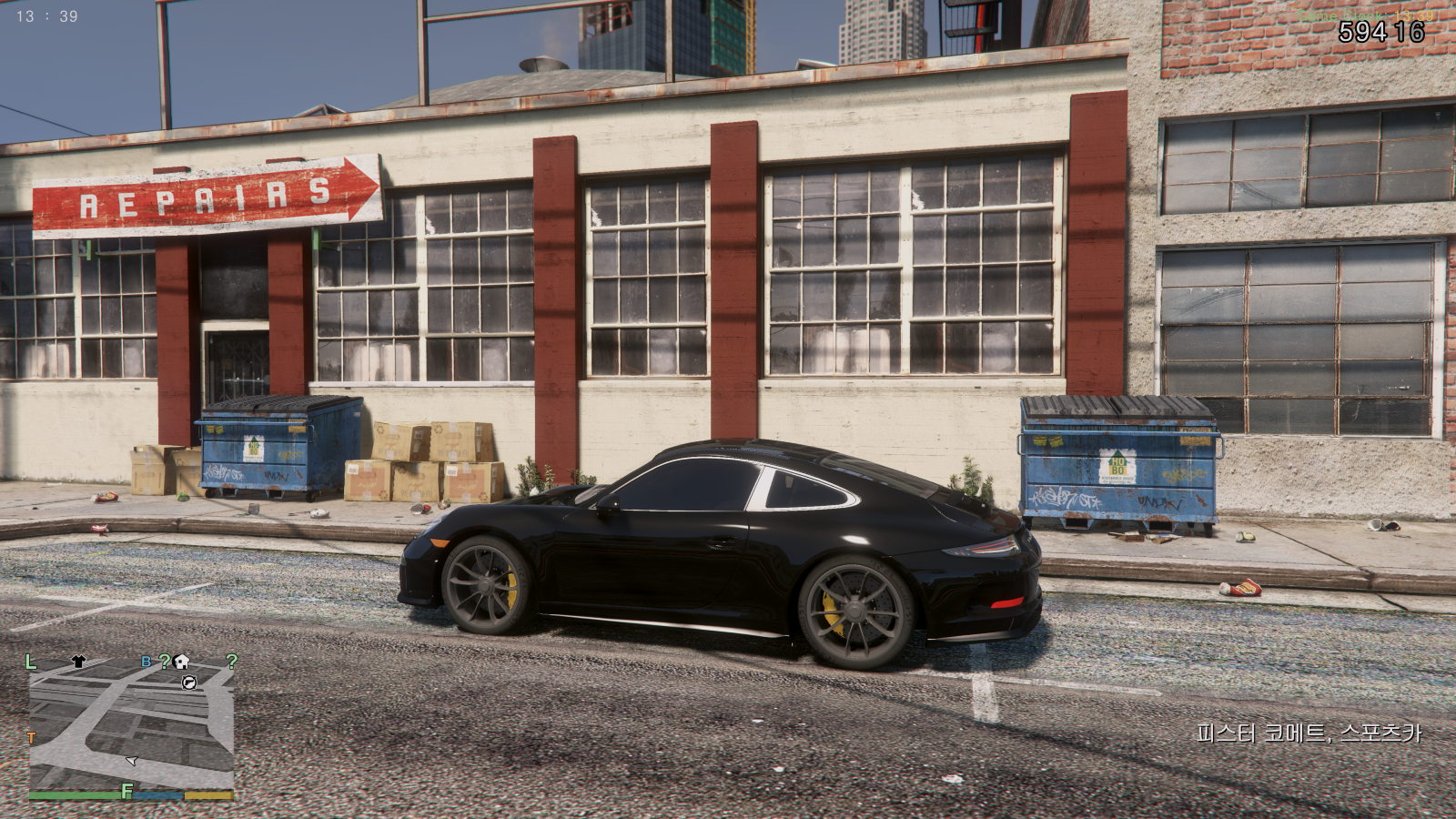
Task: Click the right green question mark stranger blip
Action: click(232, 662)
